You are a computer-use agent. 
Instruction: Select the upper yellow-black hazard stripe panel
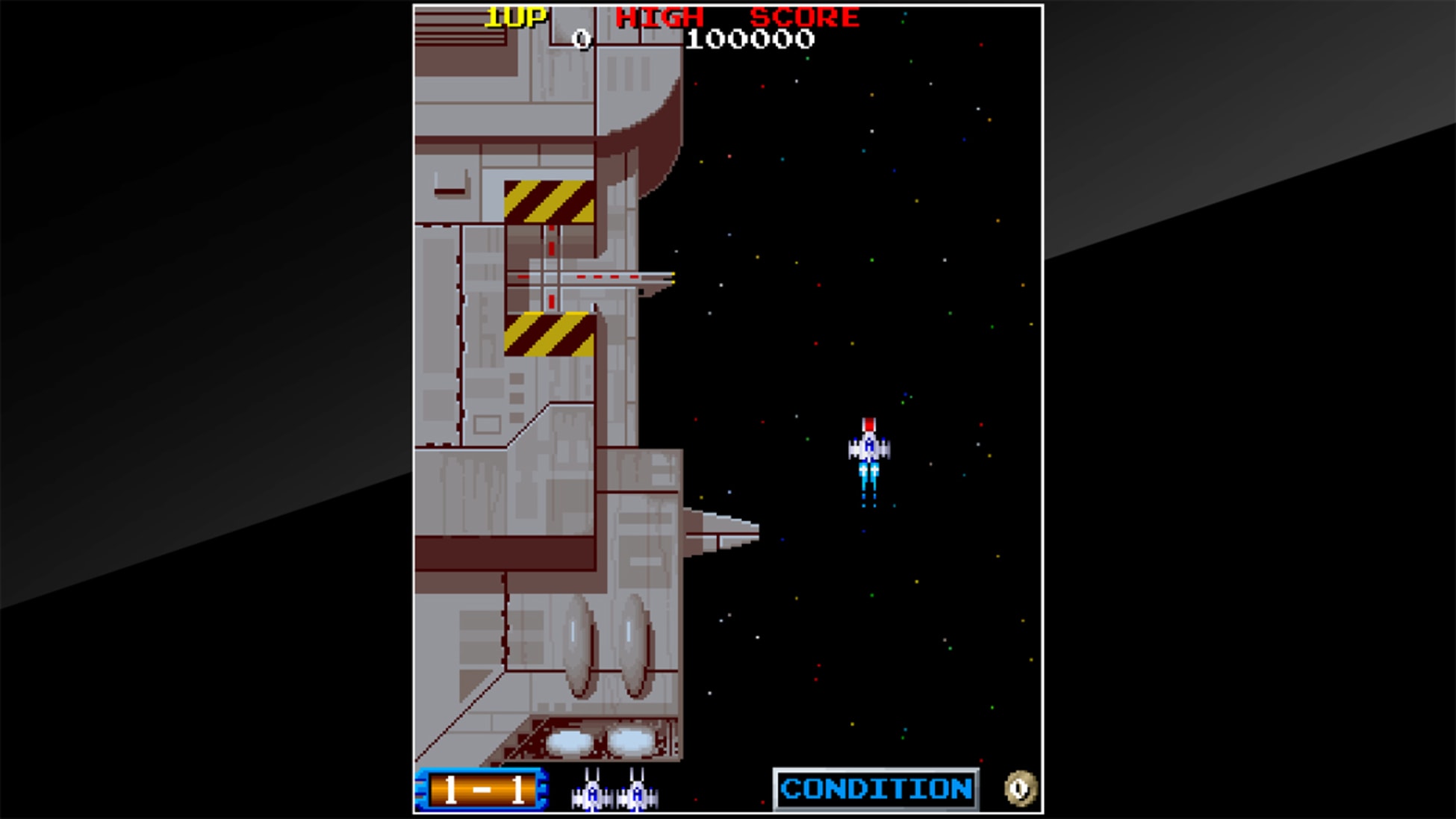click(550, 200)
